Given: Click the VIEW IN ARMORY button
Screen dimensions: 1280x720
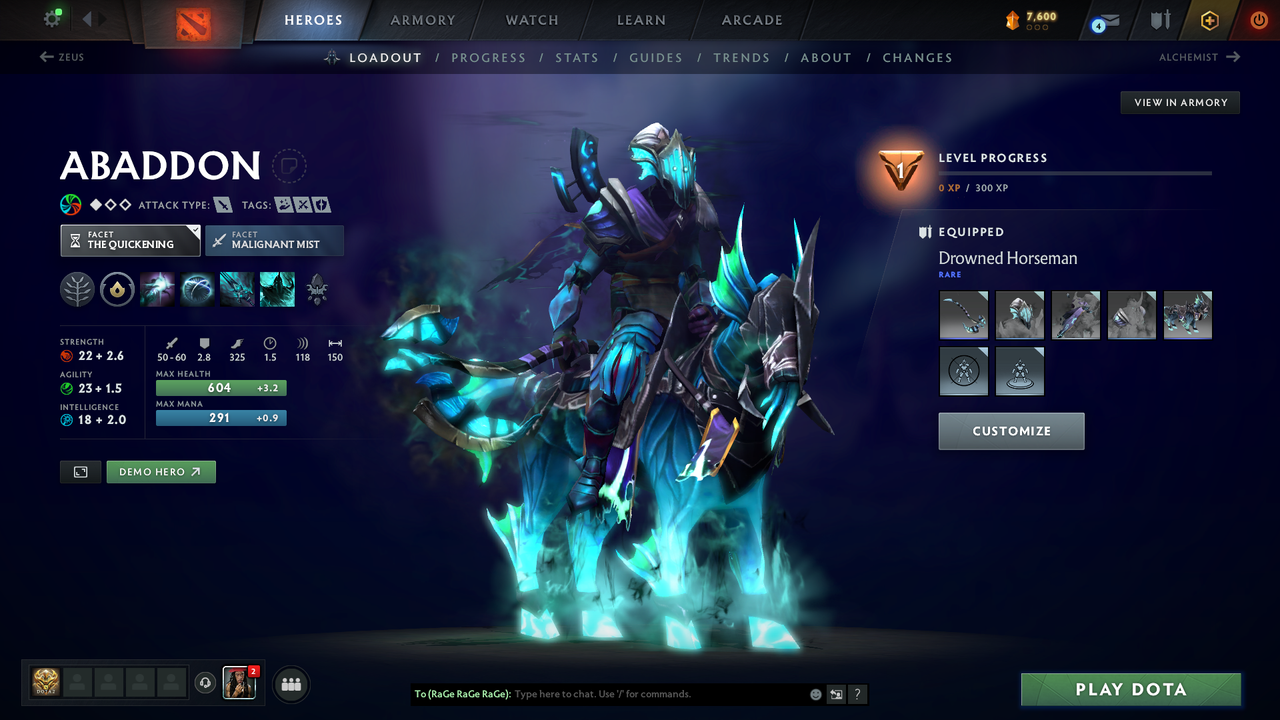Looking at the screenshot, I should (1179, 102).
